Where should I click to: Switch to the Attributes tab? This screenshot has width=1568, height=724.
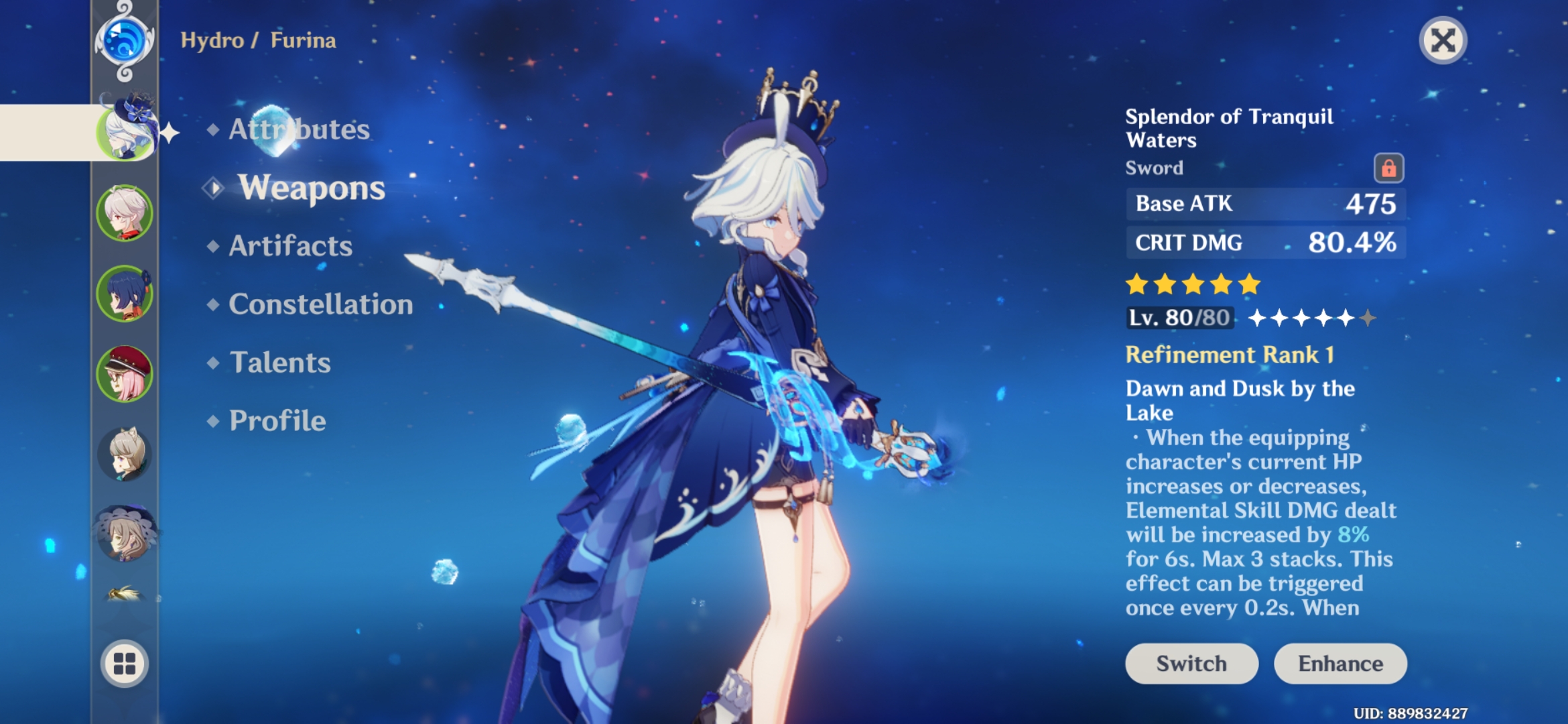(298, 131)
